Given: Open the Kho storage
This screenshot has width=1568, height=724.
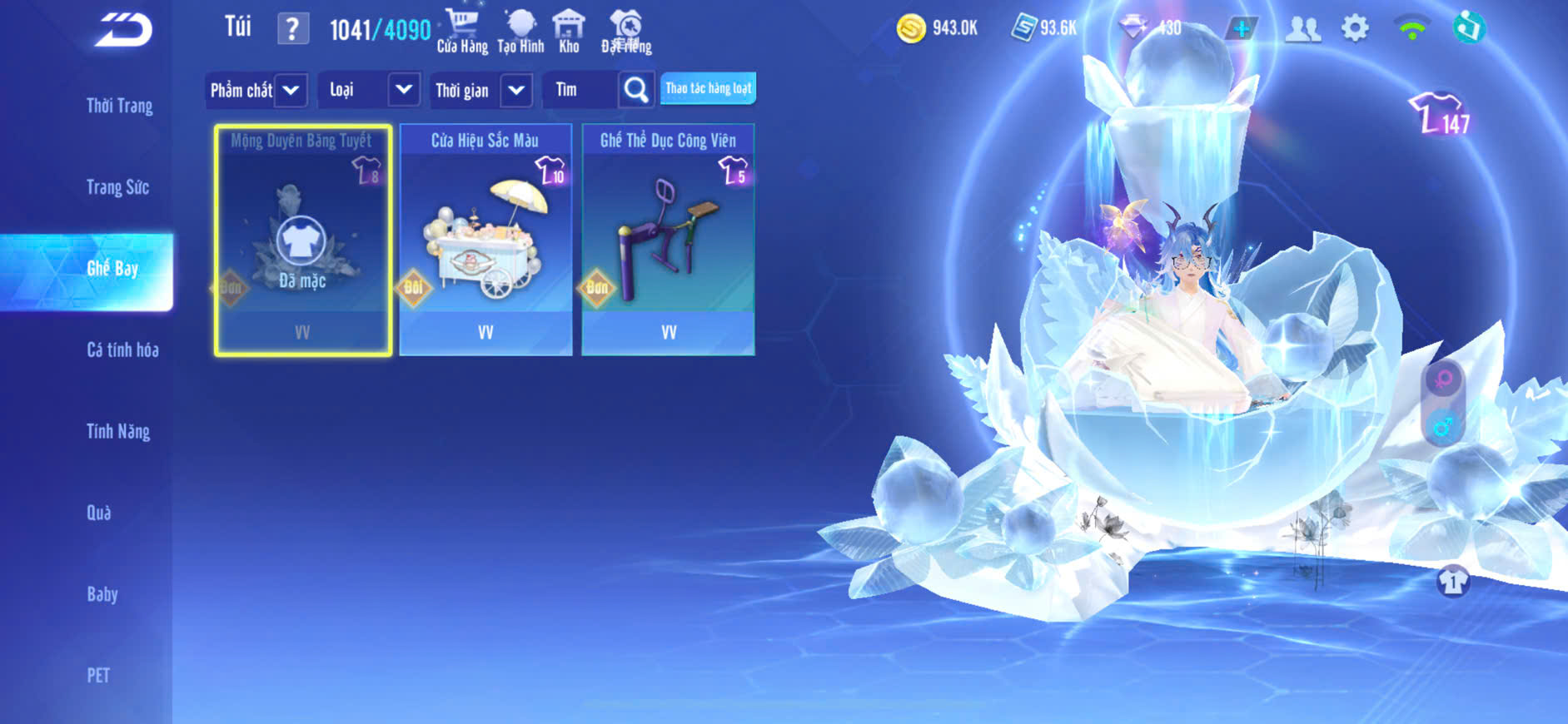Looking at the screenshot, I should (569, 32).
